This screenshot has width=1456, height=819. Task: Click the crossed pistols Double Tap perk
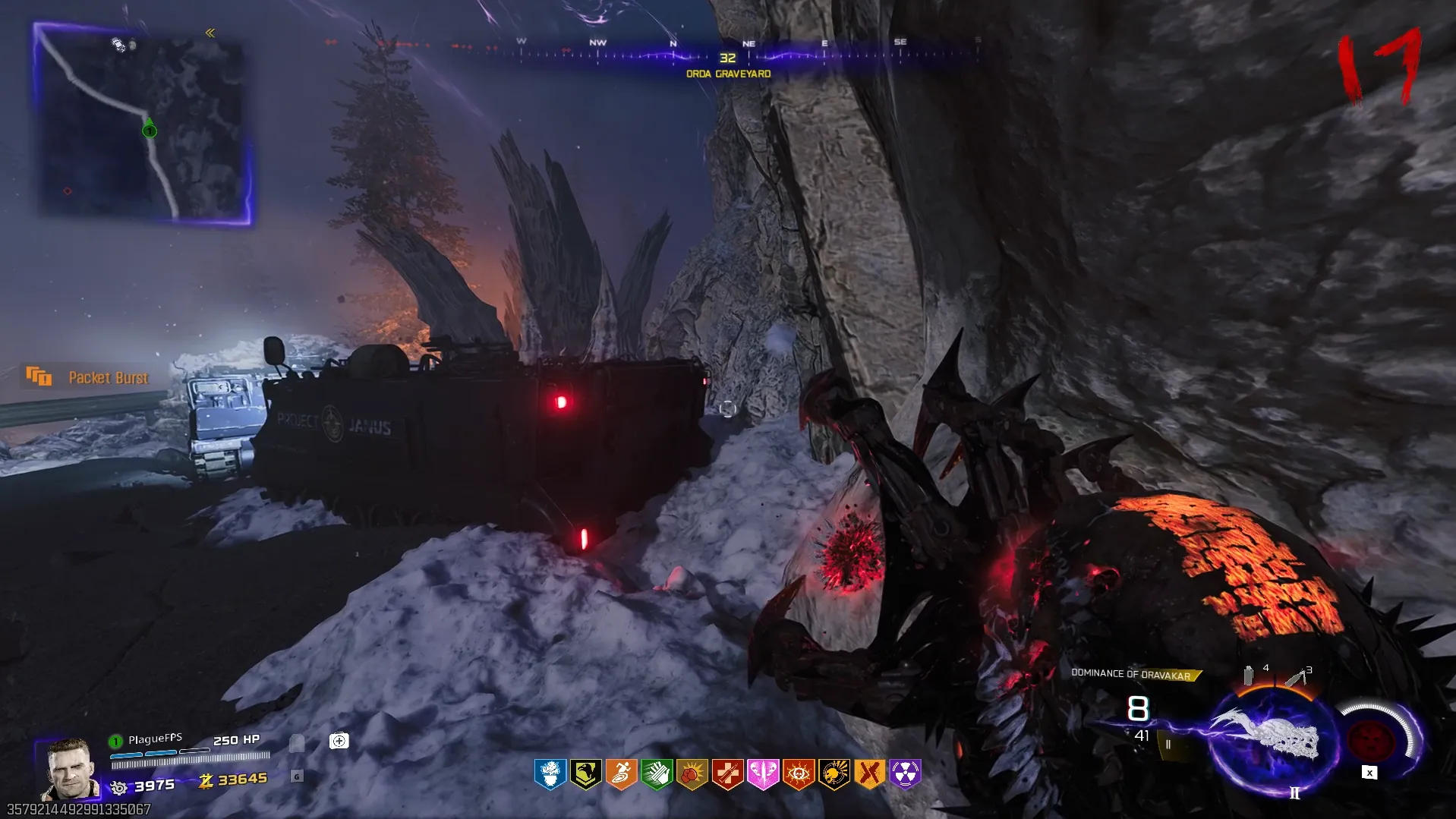[870, 773]
